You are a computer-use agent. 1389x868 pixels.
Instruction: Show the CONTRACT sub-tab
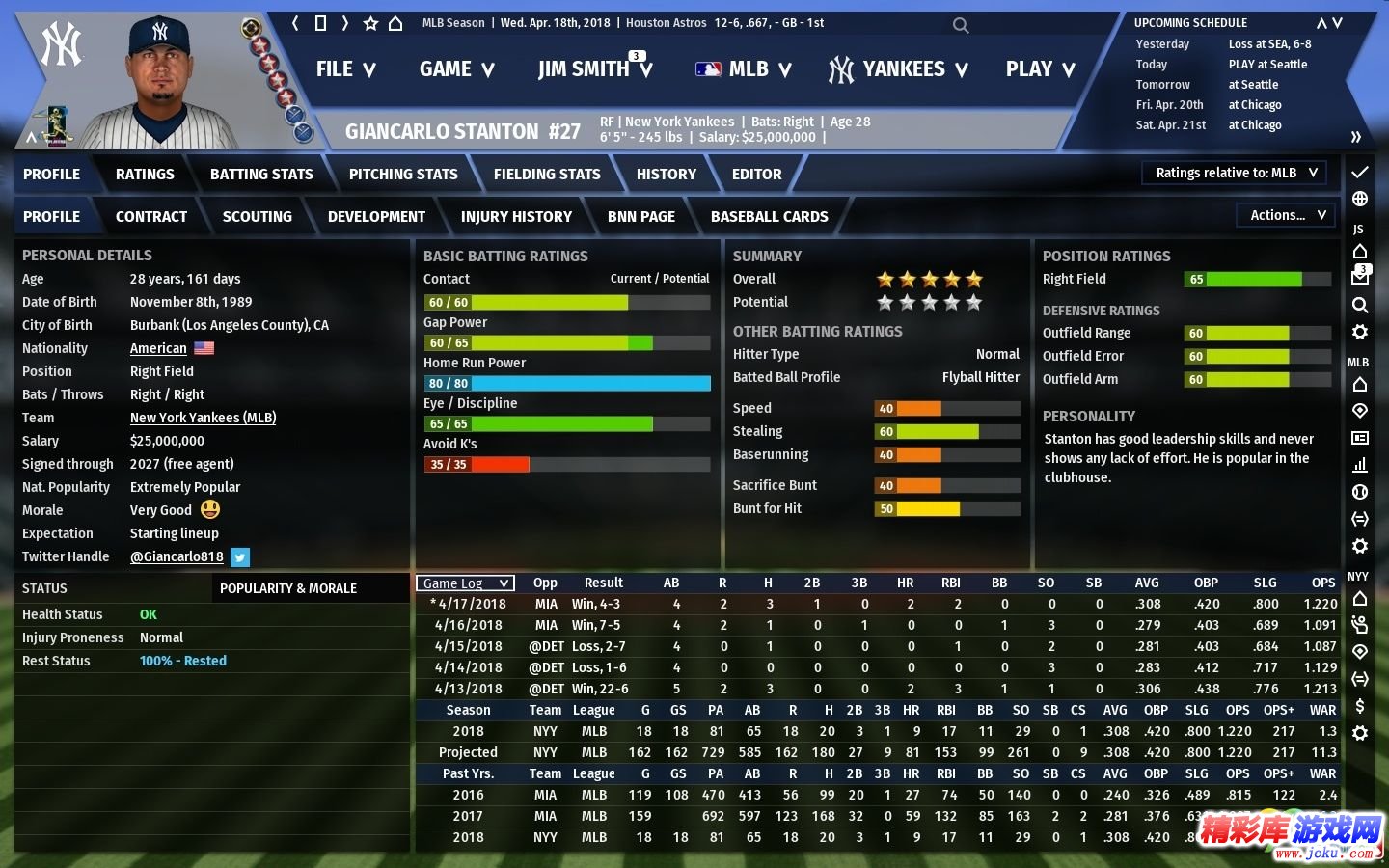tap(151, 217)
